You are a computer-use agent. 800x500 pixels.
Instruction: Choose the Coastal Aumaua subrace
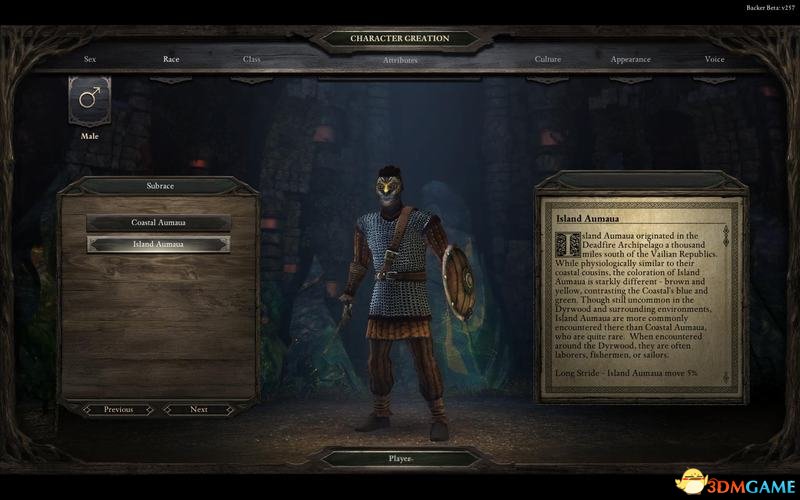click(x=158, y=222)
